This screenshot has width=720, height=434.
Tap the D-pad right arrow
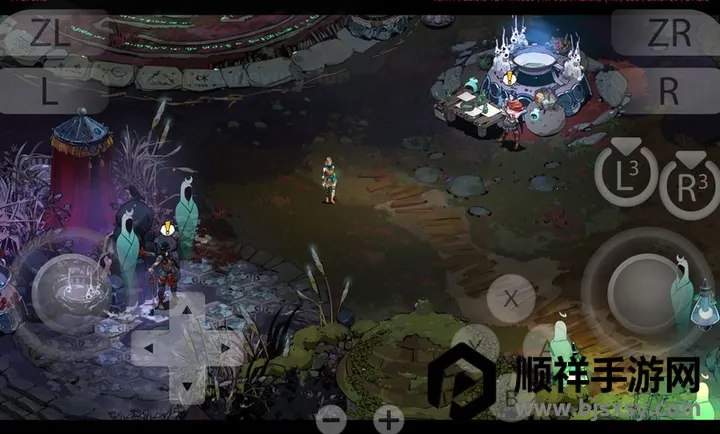224,348
